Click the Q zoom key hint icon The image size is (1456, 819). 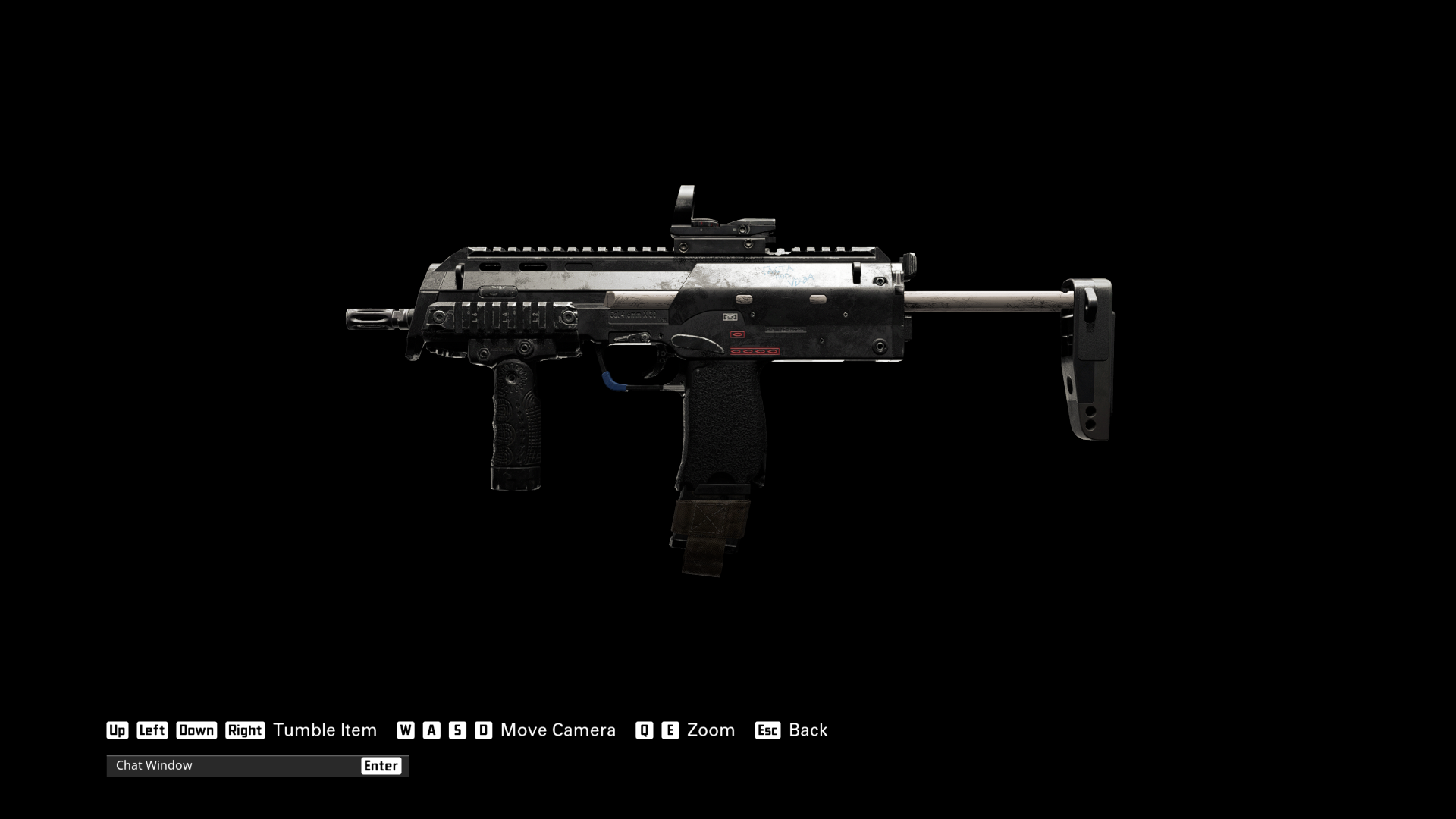pos(644,730)
